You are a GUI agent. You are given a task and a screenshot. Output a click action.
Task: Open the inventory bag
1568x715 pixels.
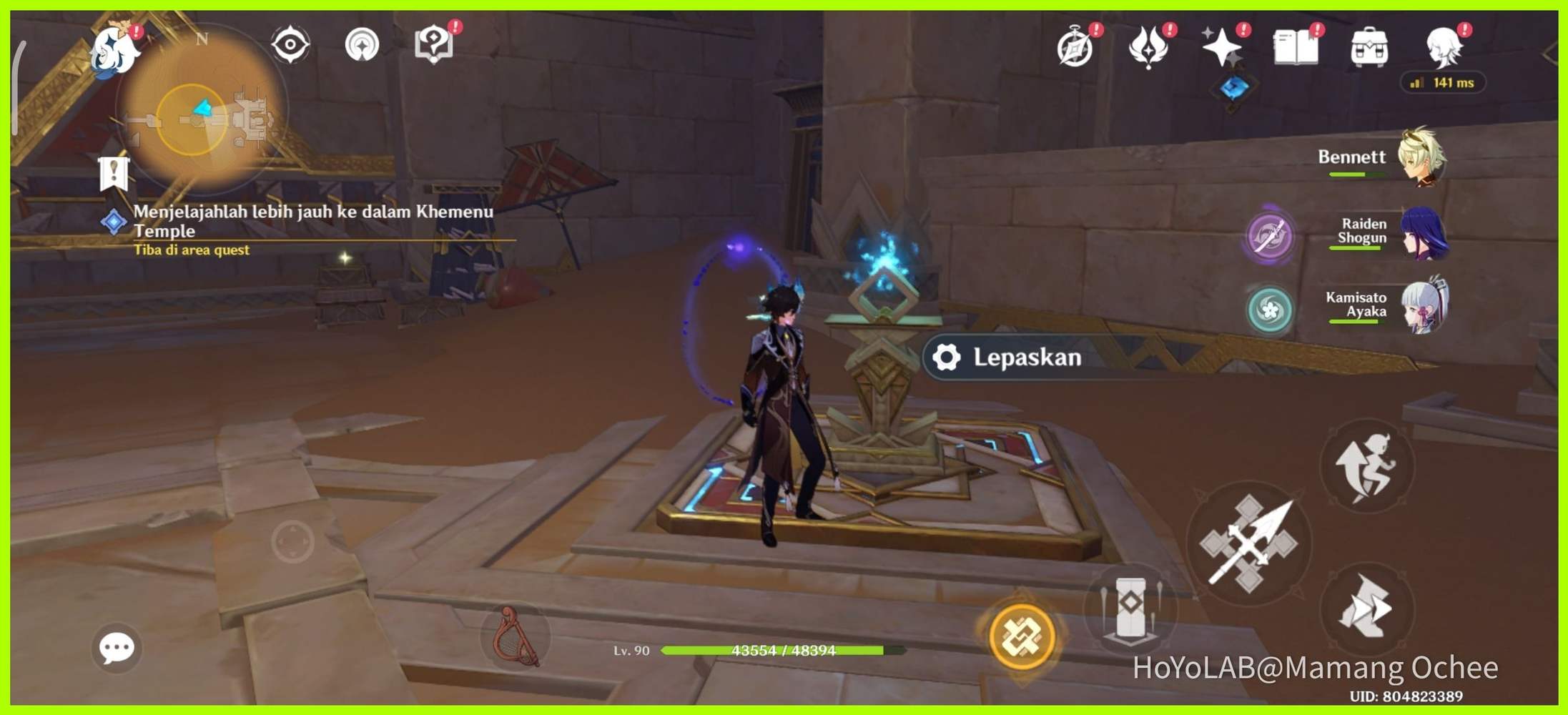1369,46
